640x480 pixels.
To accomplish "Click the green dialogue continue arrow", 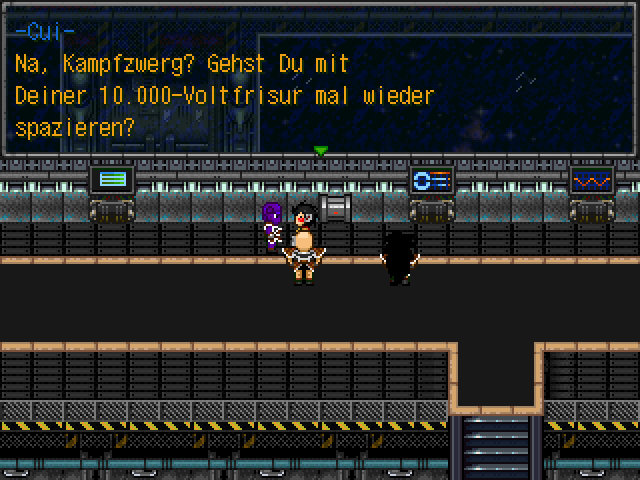I will click(x=320, y=151).
